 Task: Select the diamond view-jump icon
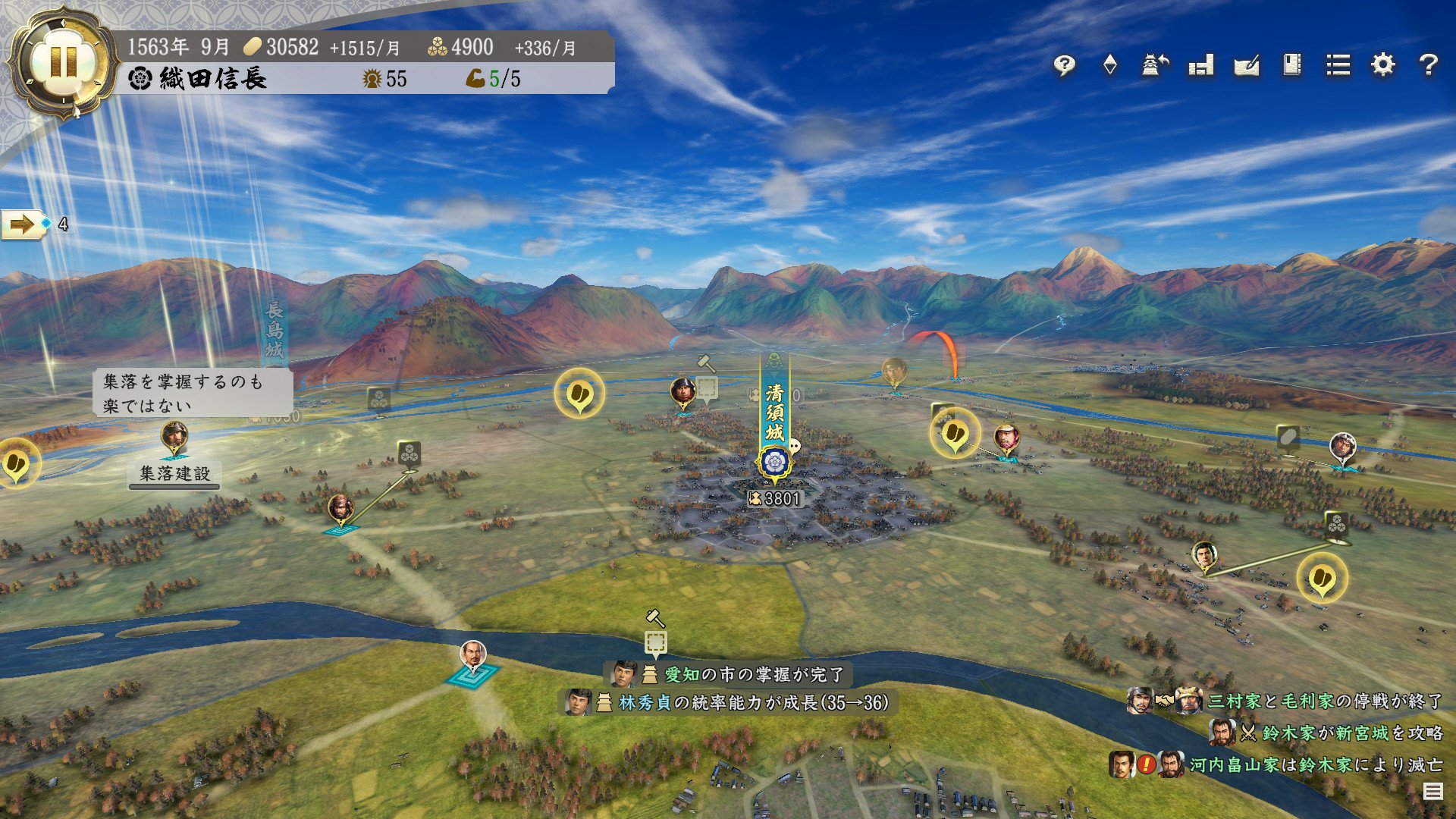click(x=1111, y=66)
